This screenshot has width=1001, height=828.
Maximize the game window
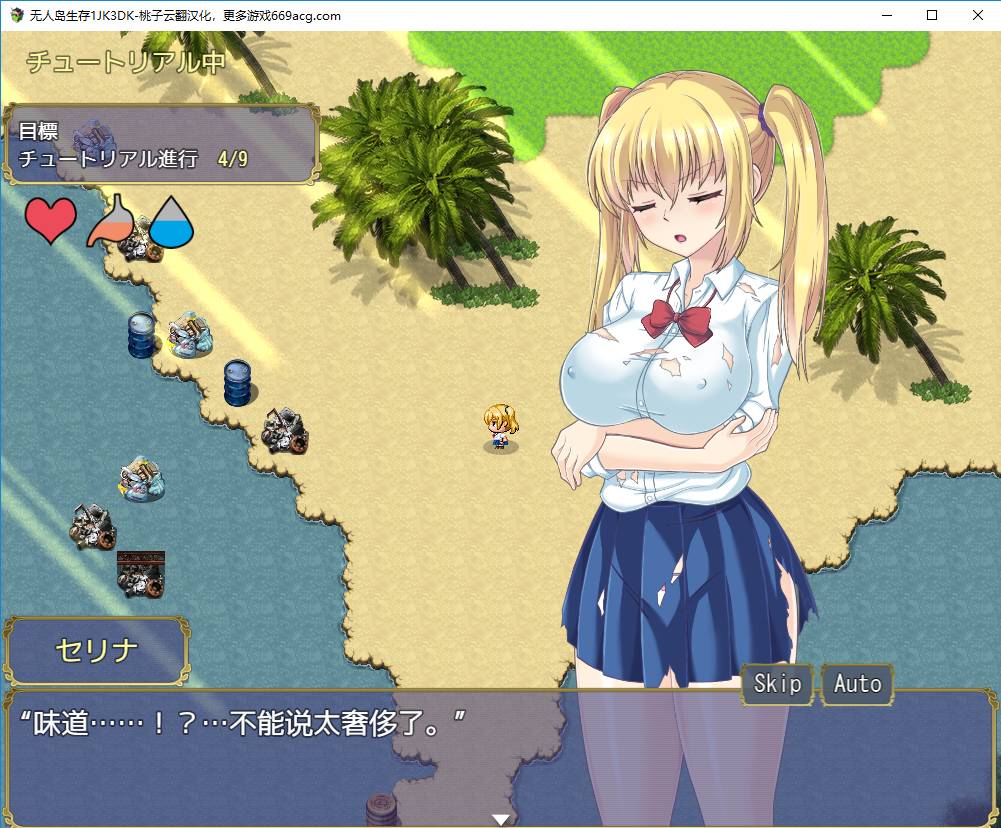pos(931,15)
